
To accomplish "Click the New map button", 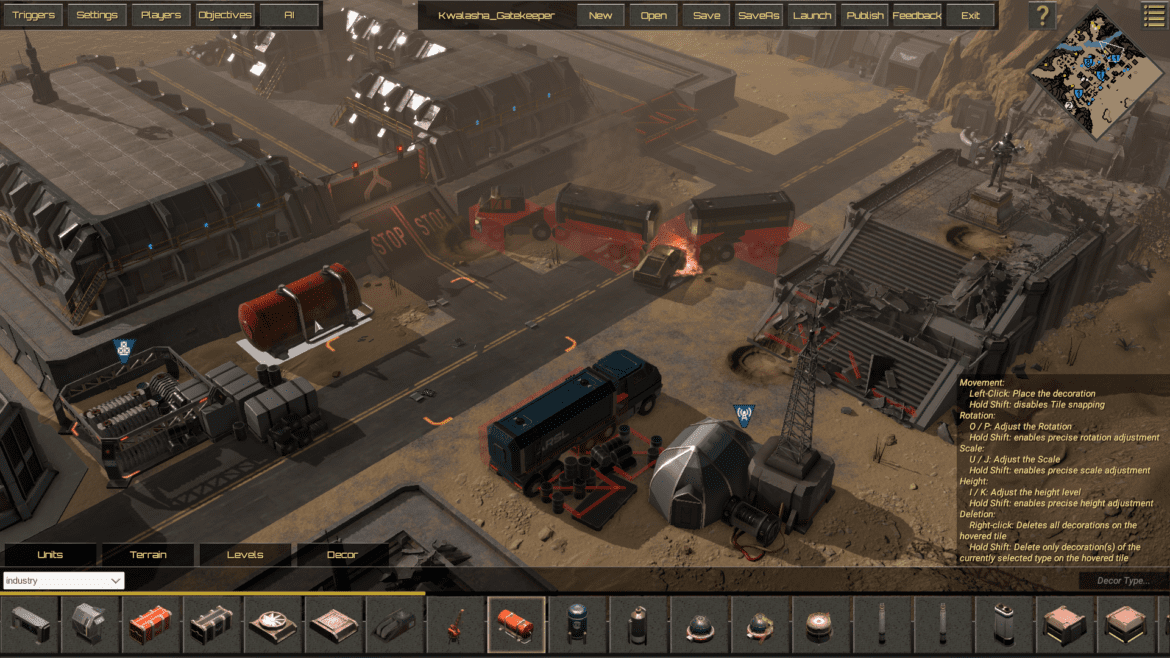I will coord(600,15).
